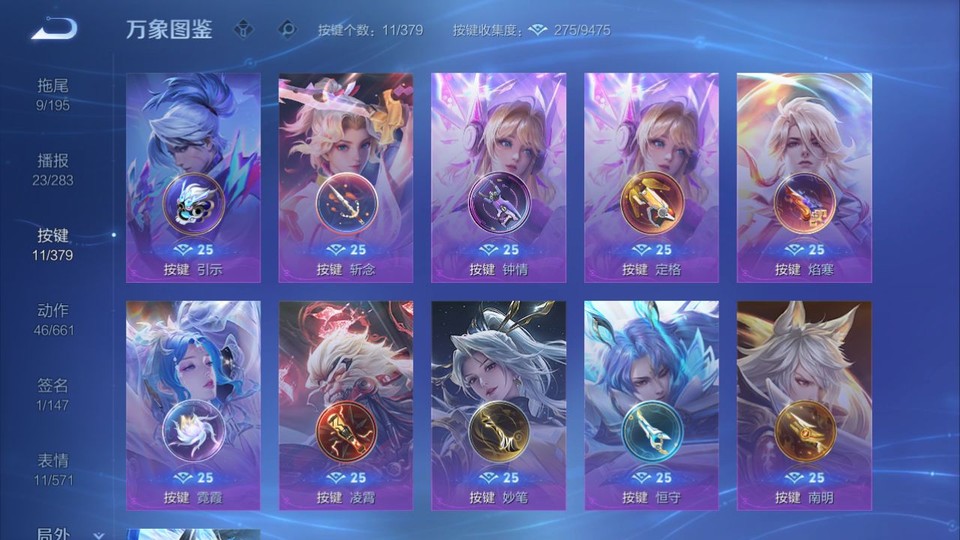Go back with the return arrow
The width and height of the screenshot is (960, 540).
[53, 29]
